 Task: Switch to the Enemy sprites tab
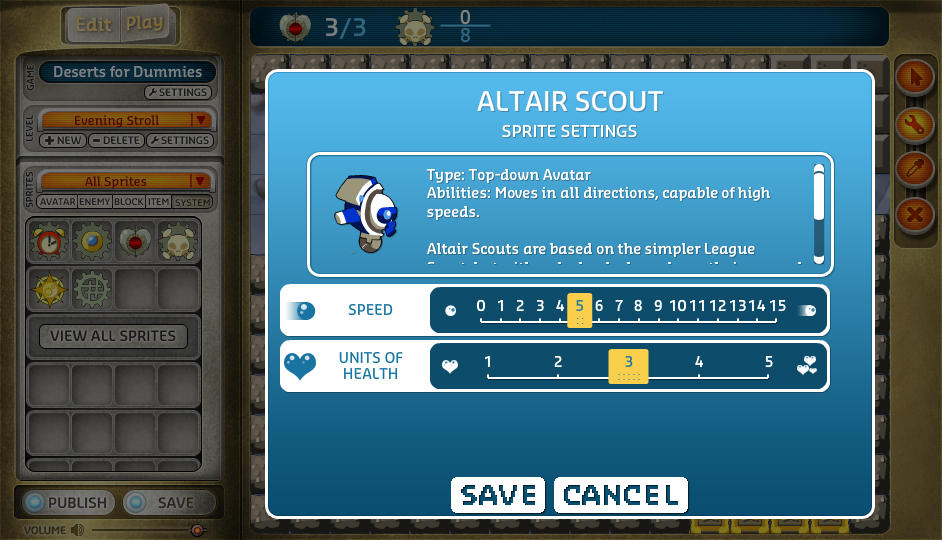95,202
